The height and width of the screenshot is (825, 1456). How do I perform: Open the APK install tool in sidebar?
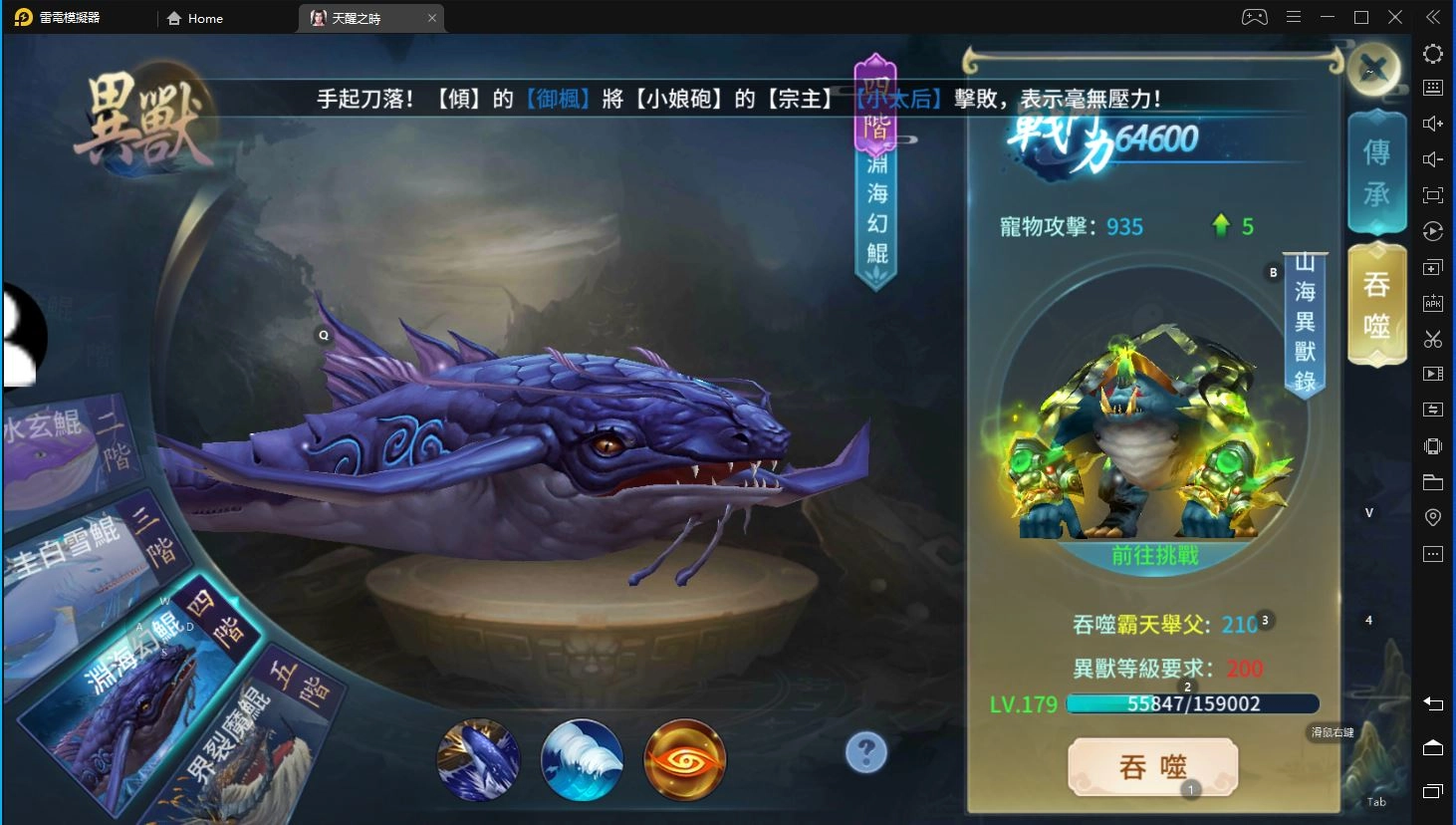point(1432,302)
